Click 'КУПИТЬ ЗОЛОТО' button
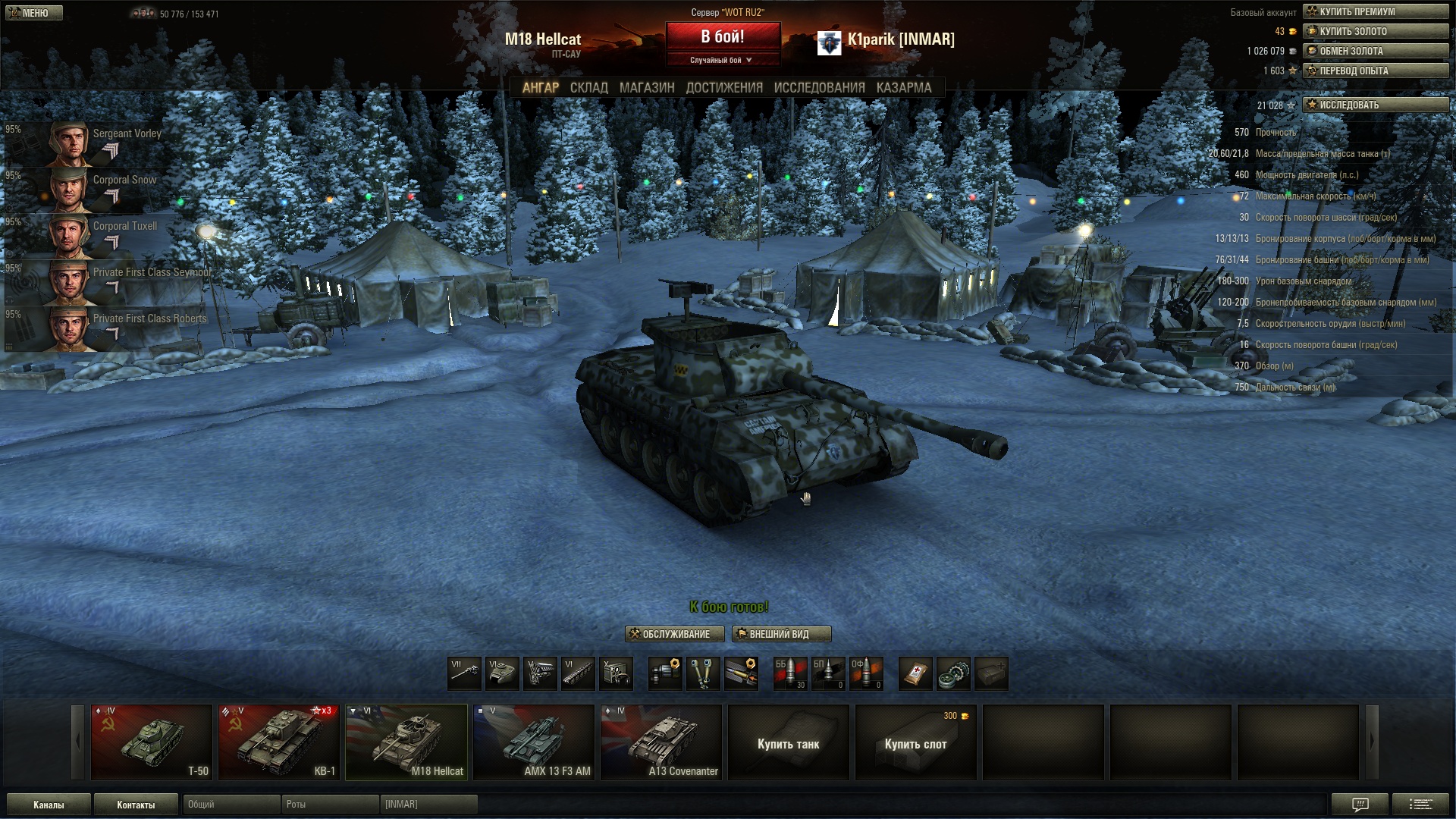The image size is (1456, 819). coord(1375,31)
